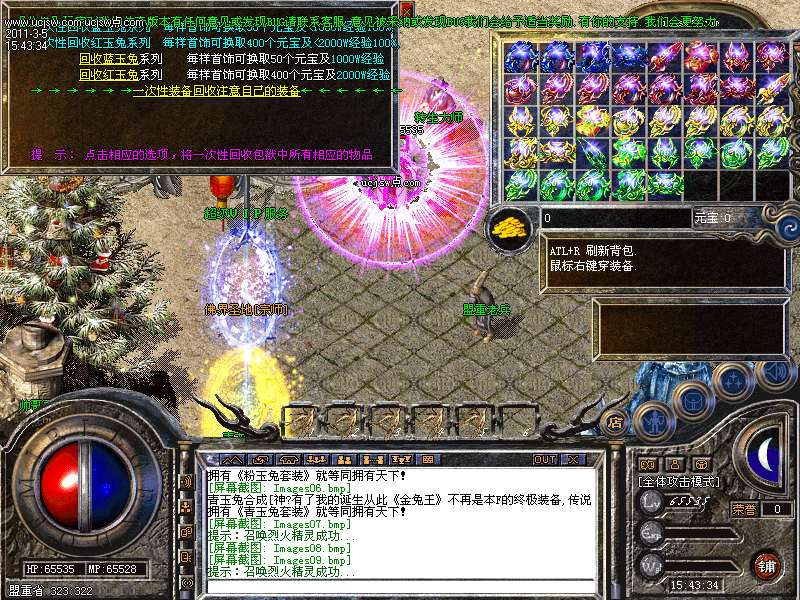Close the recycling dialog with the red X
The image size is (800, 600).
point(406,9)
